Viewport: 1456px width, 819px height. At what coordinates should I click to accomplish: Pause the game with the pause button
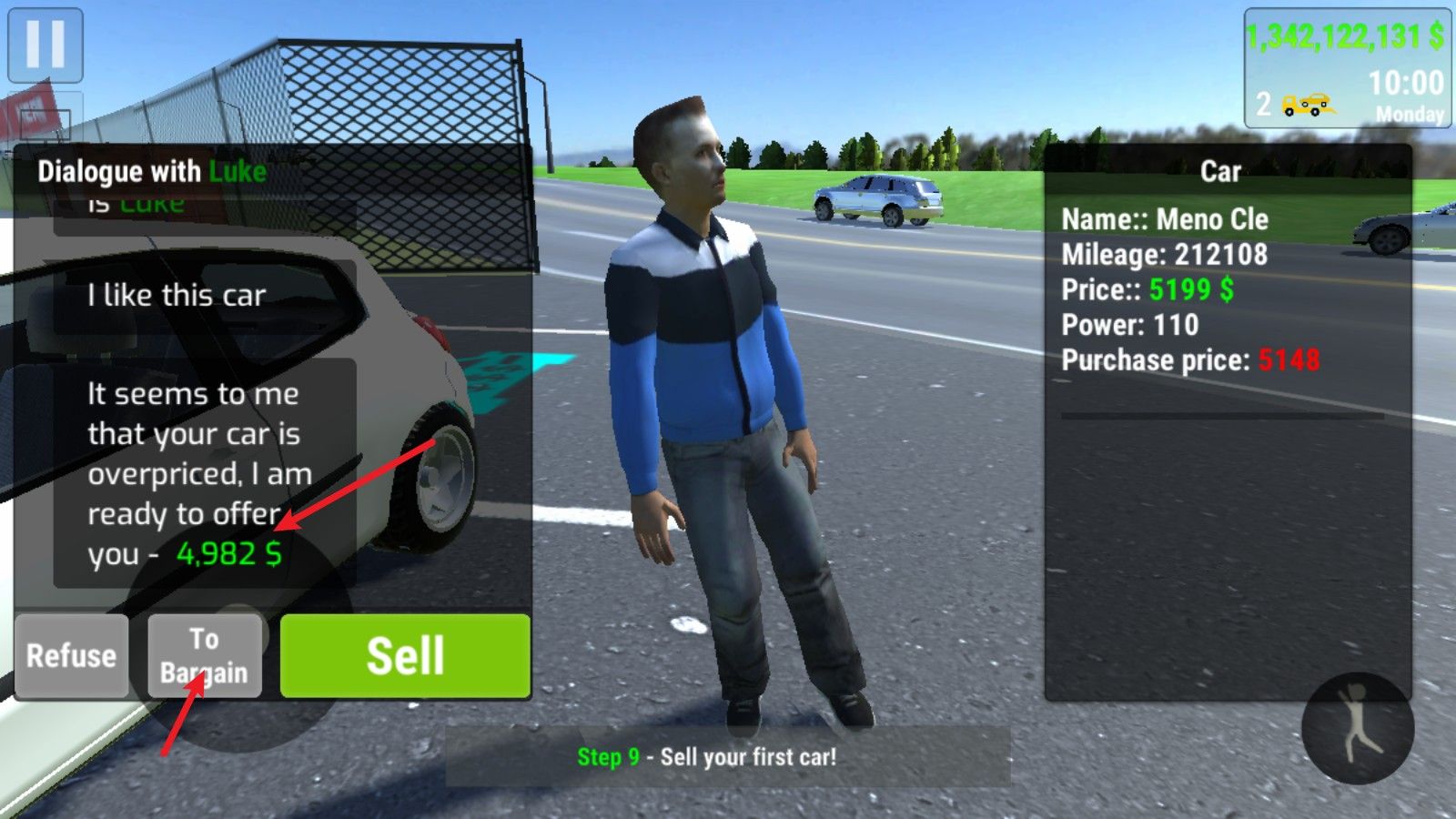click(45, 45)
